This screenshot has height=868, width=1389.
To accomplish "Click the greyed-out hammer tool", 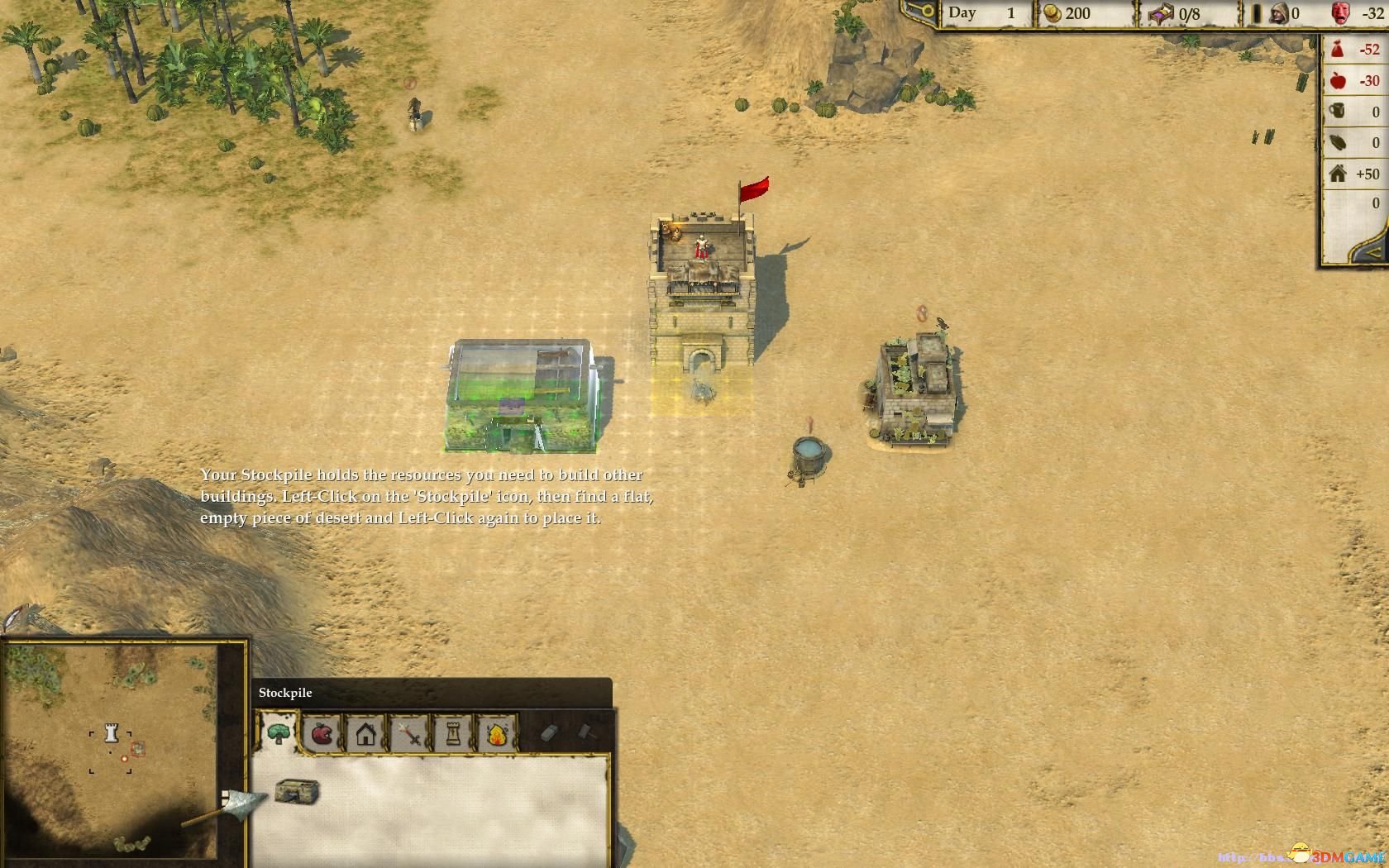I will 585,732.
